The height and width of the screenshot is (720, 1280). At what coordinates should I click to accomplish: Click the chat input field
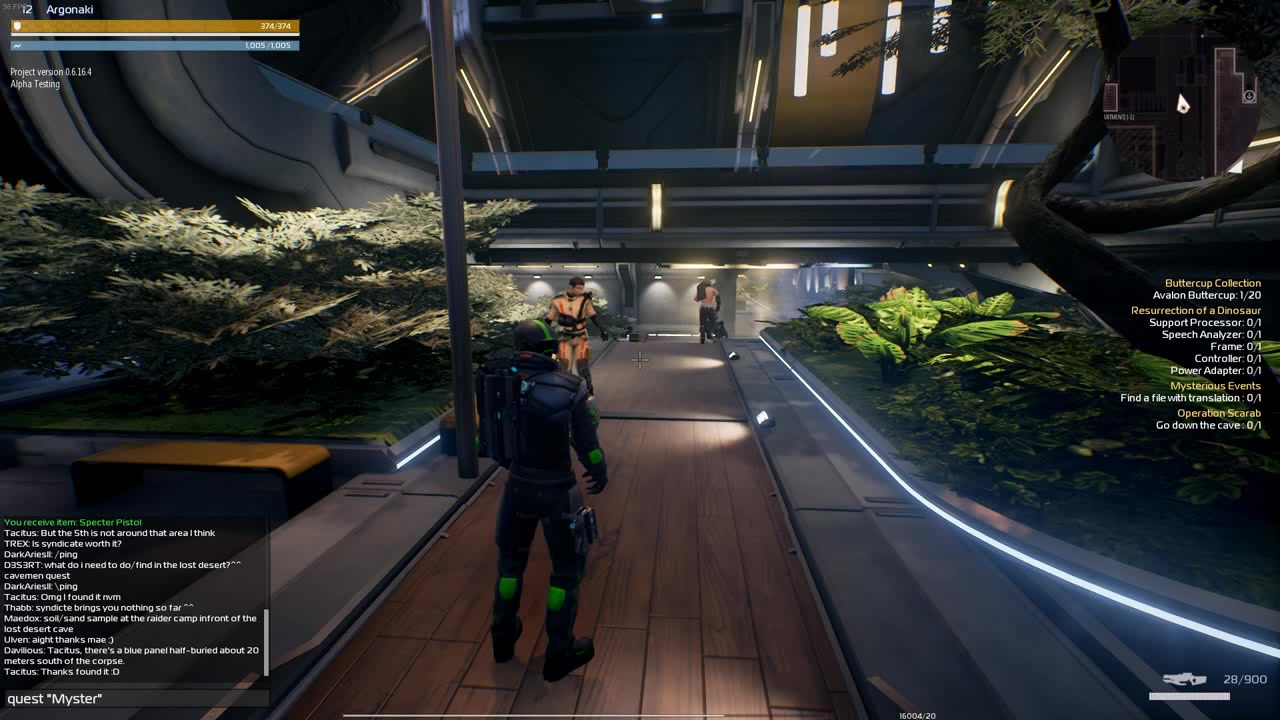[x=135, y=699]
